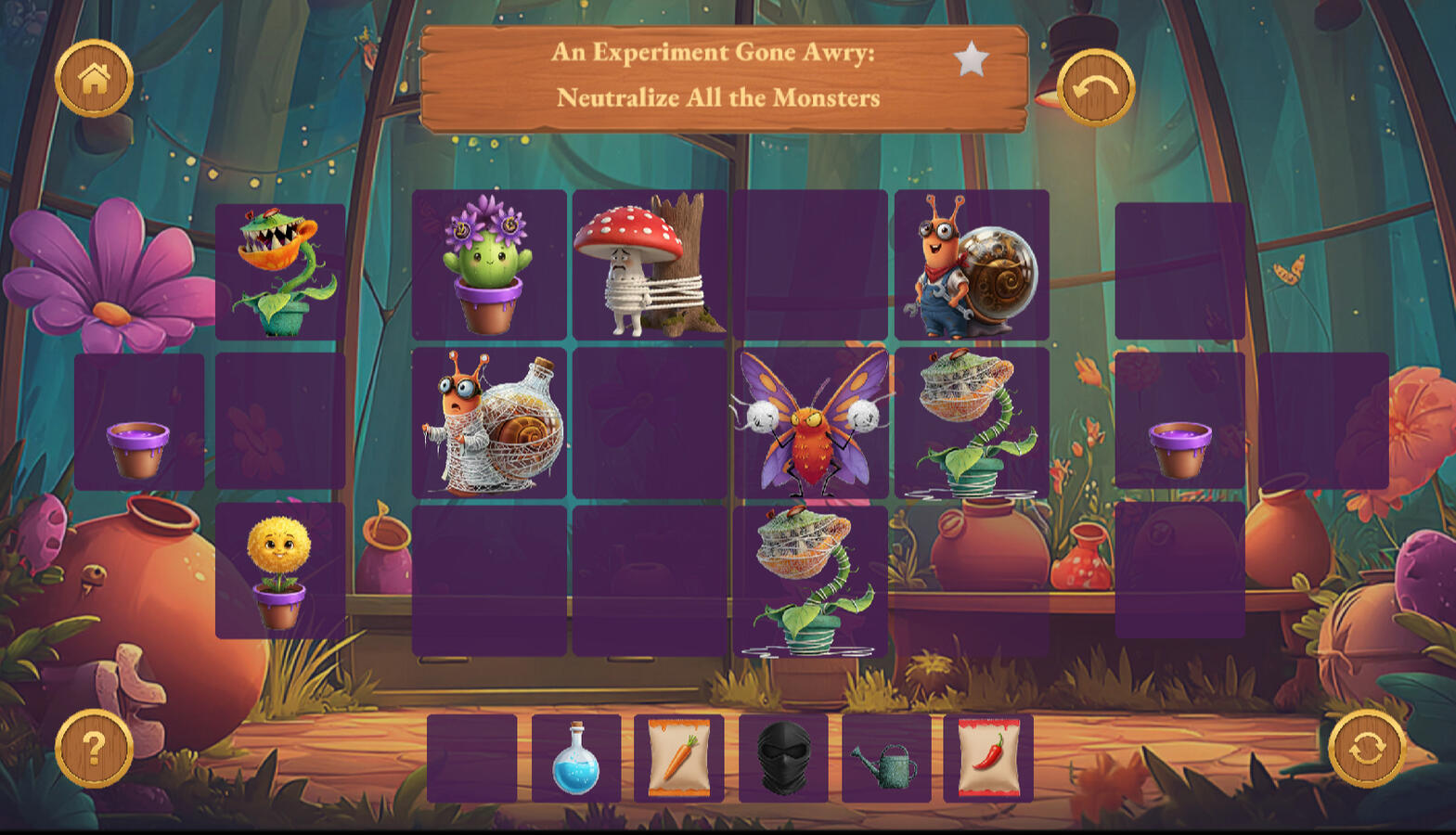Select the mechanic snail with goggles tile
Viewport: 1456px width, 835px height.
tap(972, 265)
